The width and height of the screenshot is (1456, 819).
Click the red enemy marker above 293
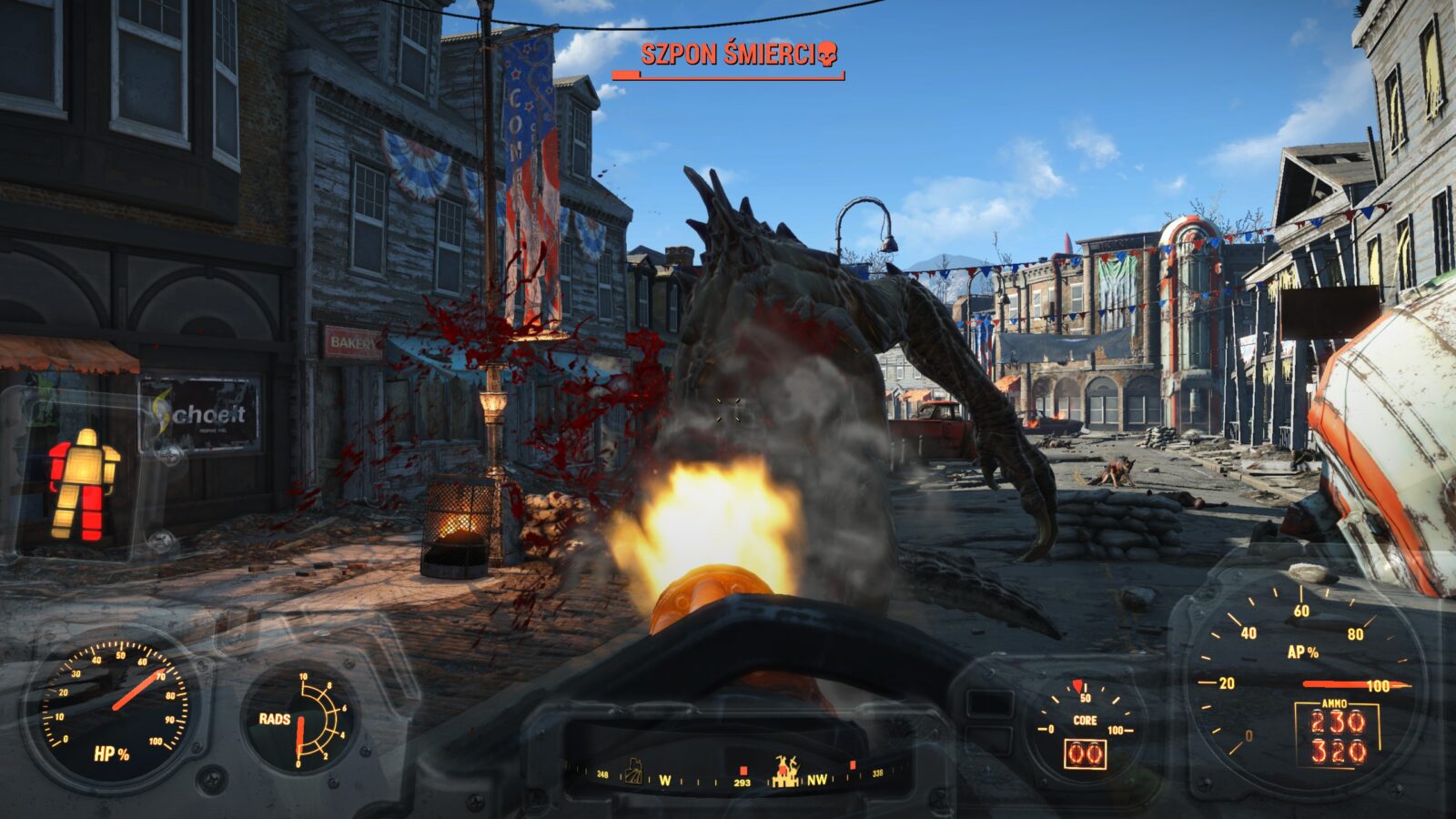click(743, 769)
